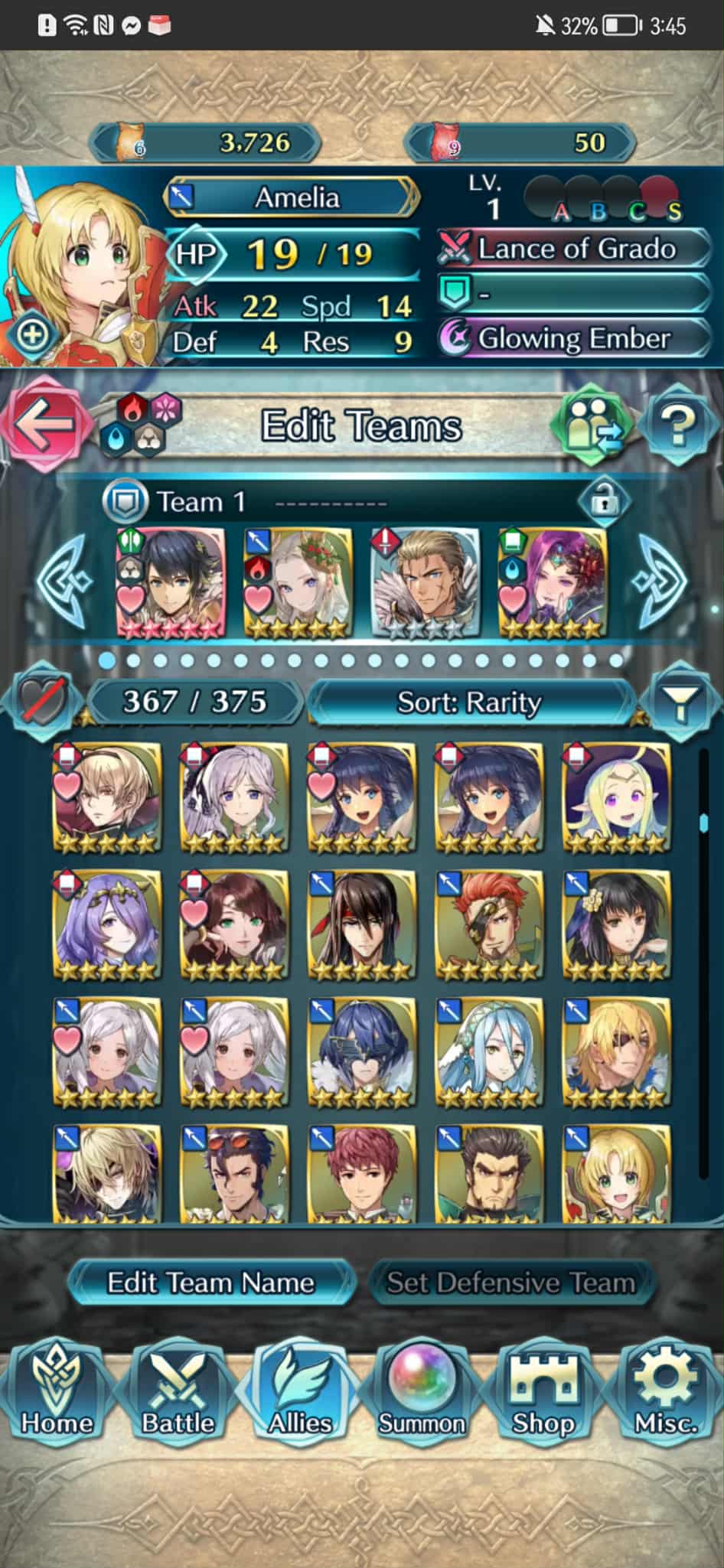Open the Summon menu
The width and height of the screenshot is (724, 1568).
pyautogui.click(x=422, y=1394)
